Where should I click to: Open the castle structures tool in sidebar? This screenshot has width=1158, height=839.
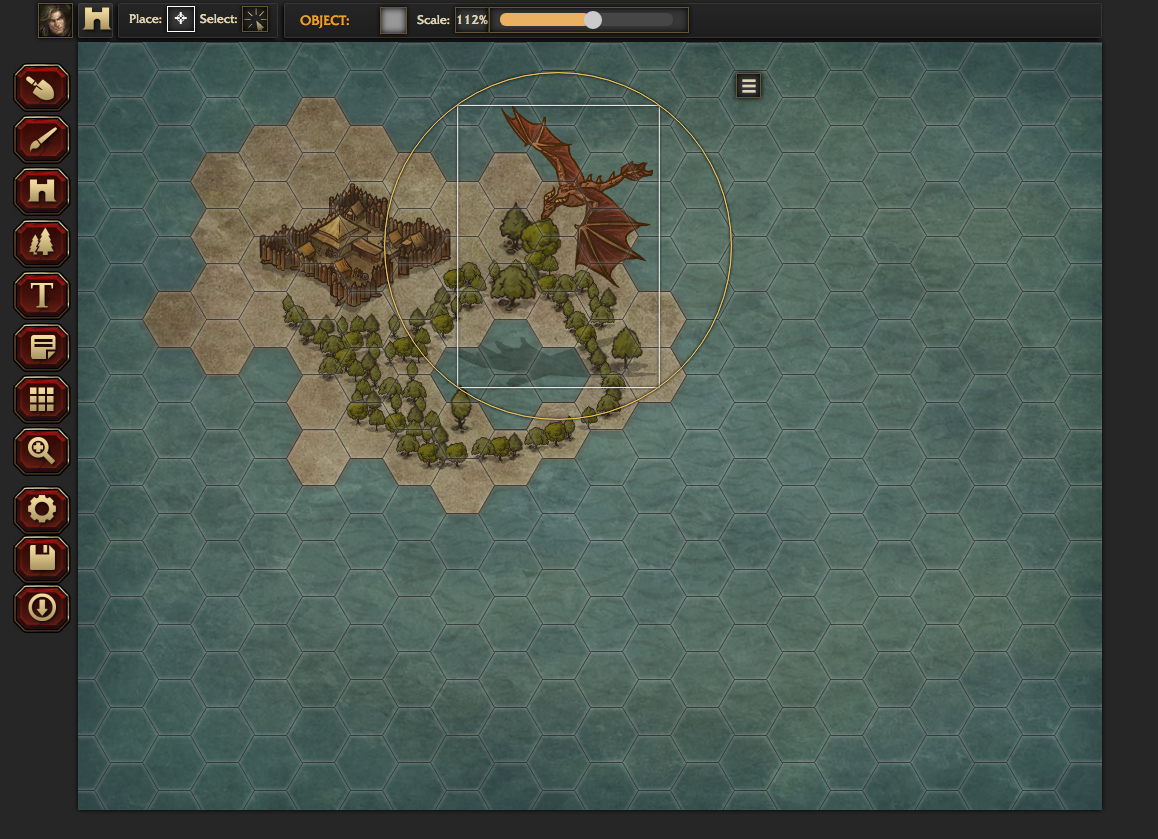(x=41, y=192)
